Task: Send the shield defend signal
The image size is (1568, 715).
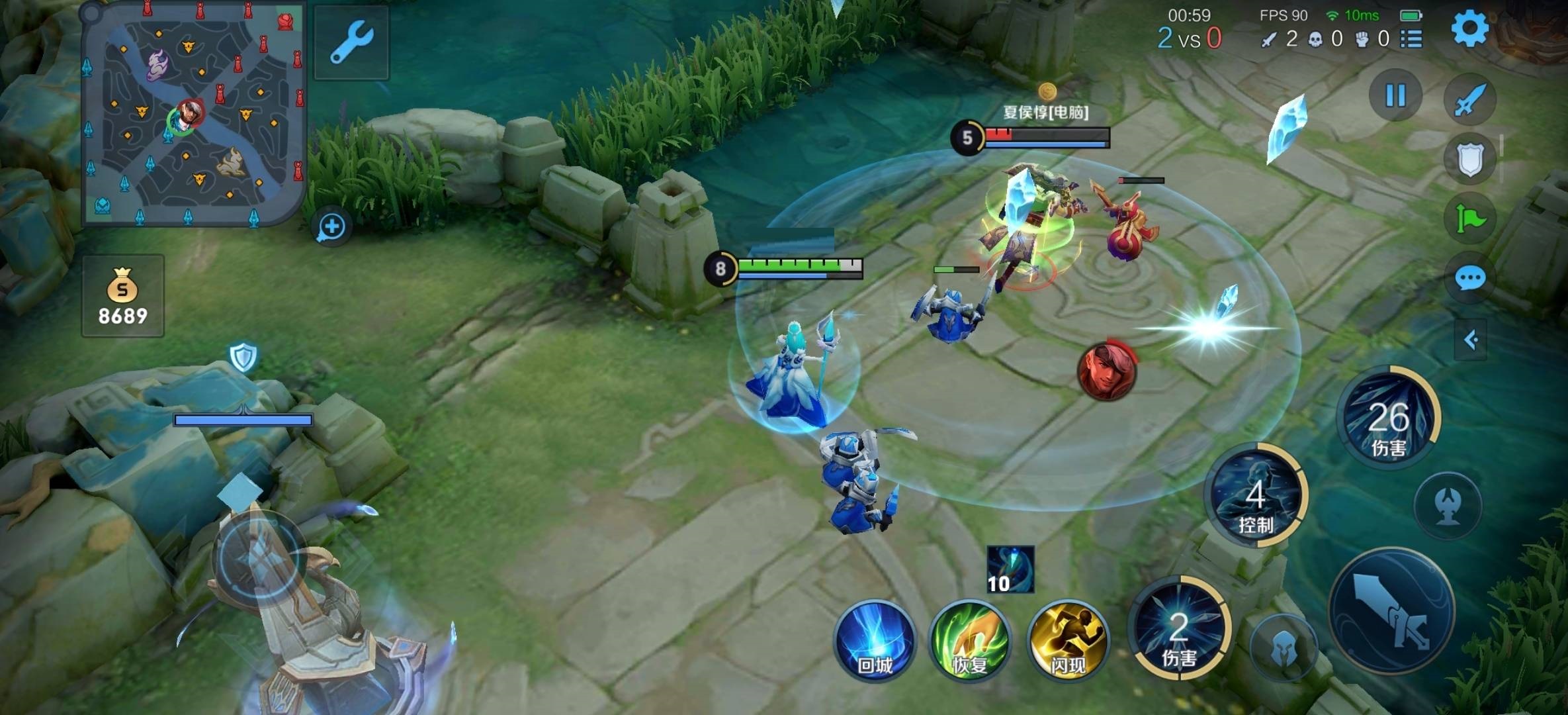Action: pos(1469,159)
